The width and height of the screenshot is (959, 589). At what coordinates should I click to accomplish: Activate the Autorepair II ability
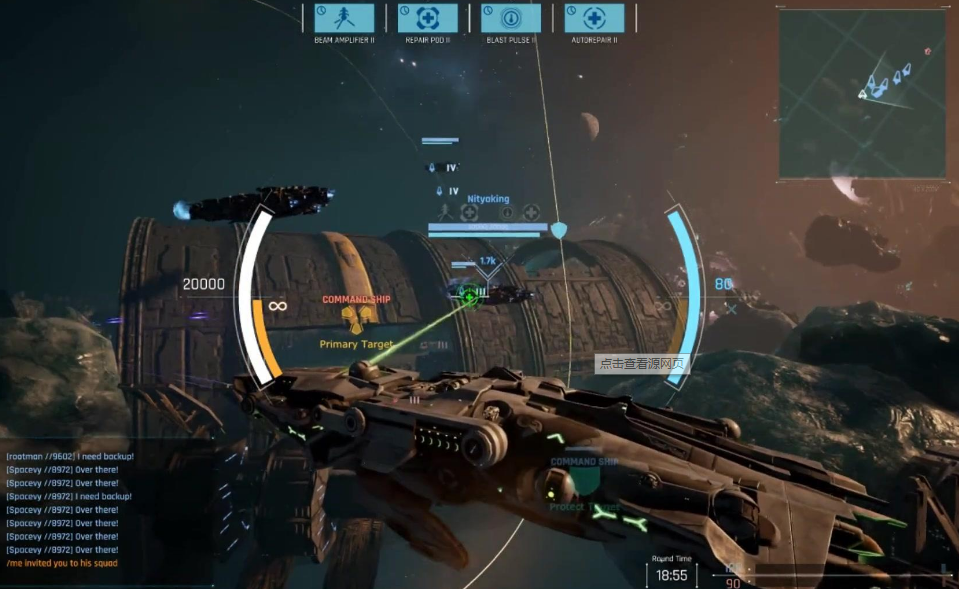click(x=594, y=18)
